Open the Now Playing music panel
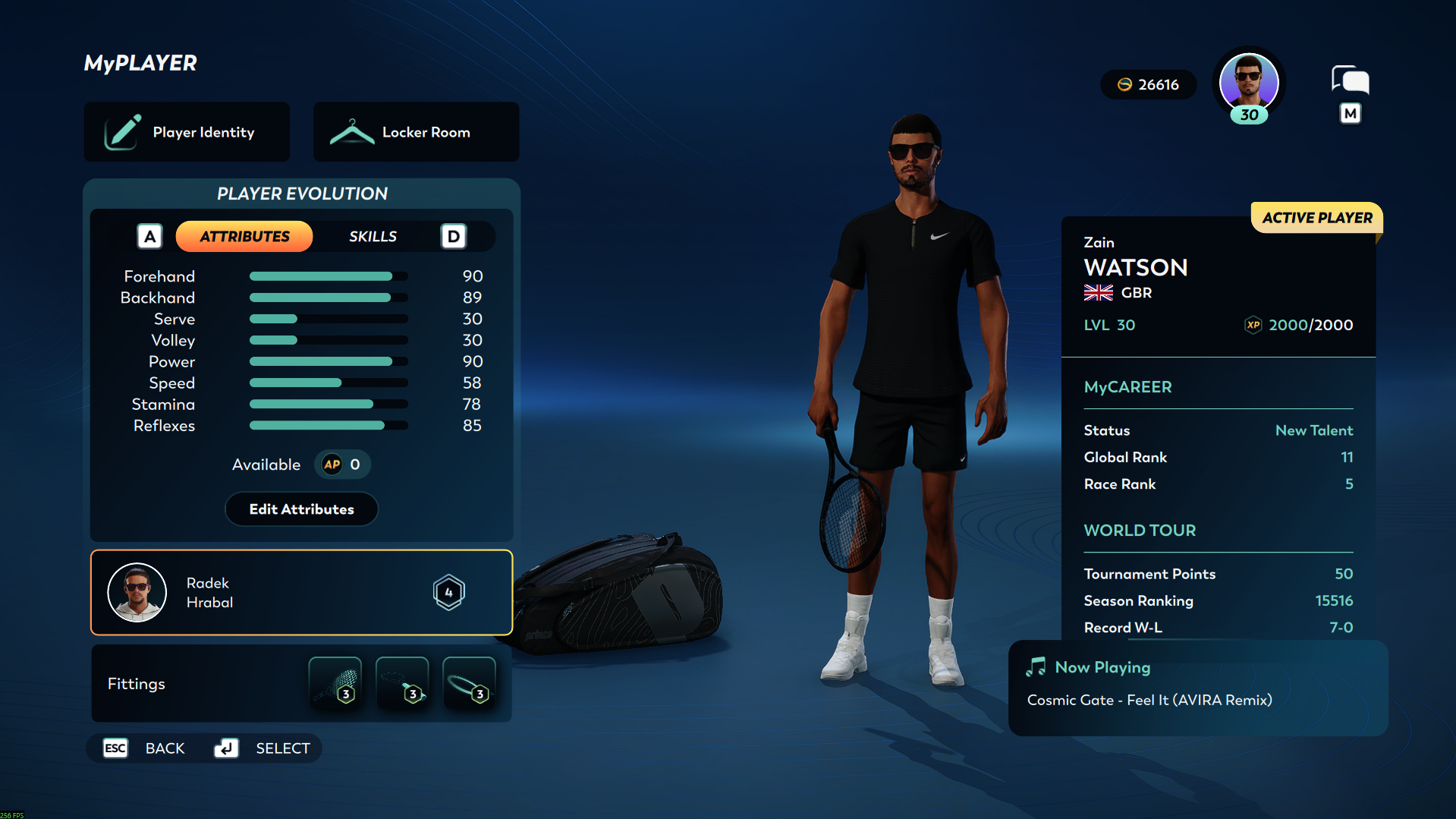 [1197, 687]
